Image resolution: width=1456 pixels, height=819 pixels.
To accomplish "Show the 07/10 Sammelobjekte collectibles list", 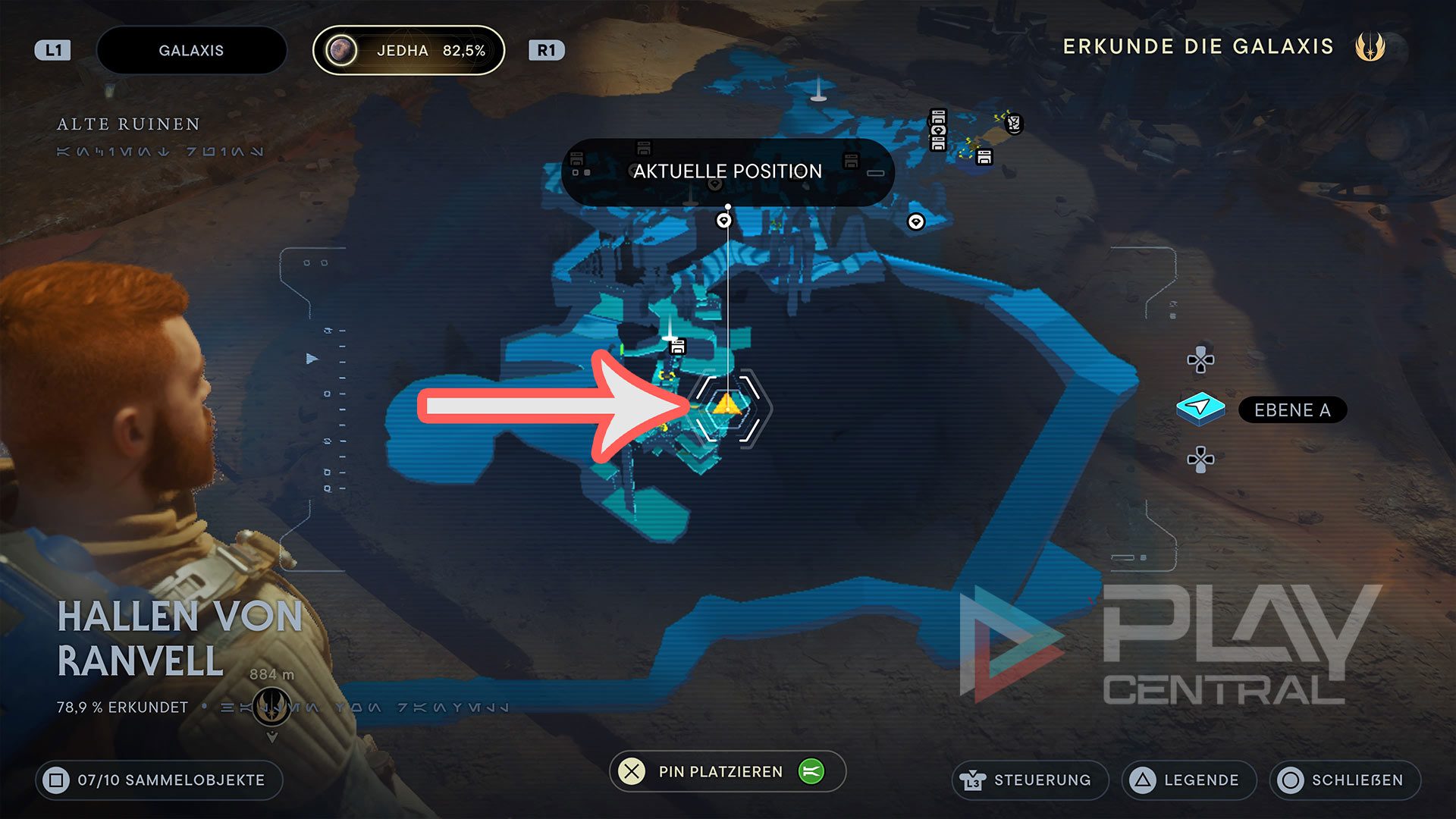I will [x=159, y=780].
